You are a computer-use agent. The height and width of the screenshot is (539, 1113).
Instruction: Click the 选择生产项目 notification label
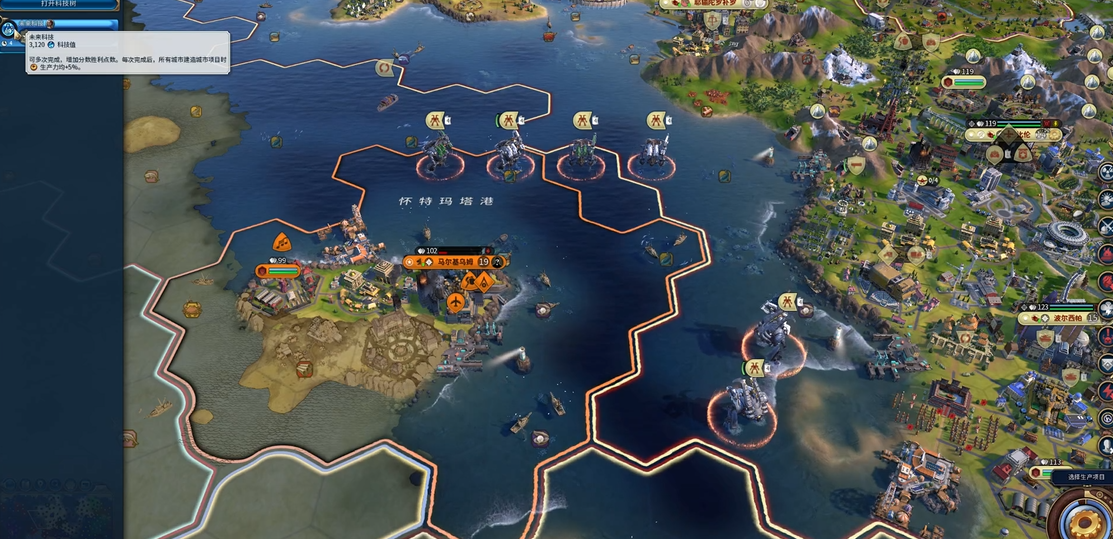[x=1081, y=478]
